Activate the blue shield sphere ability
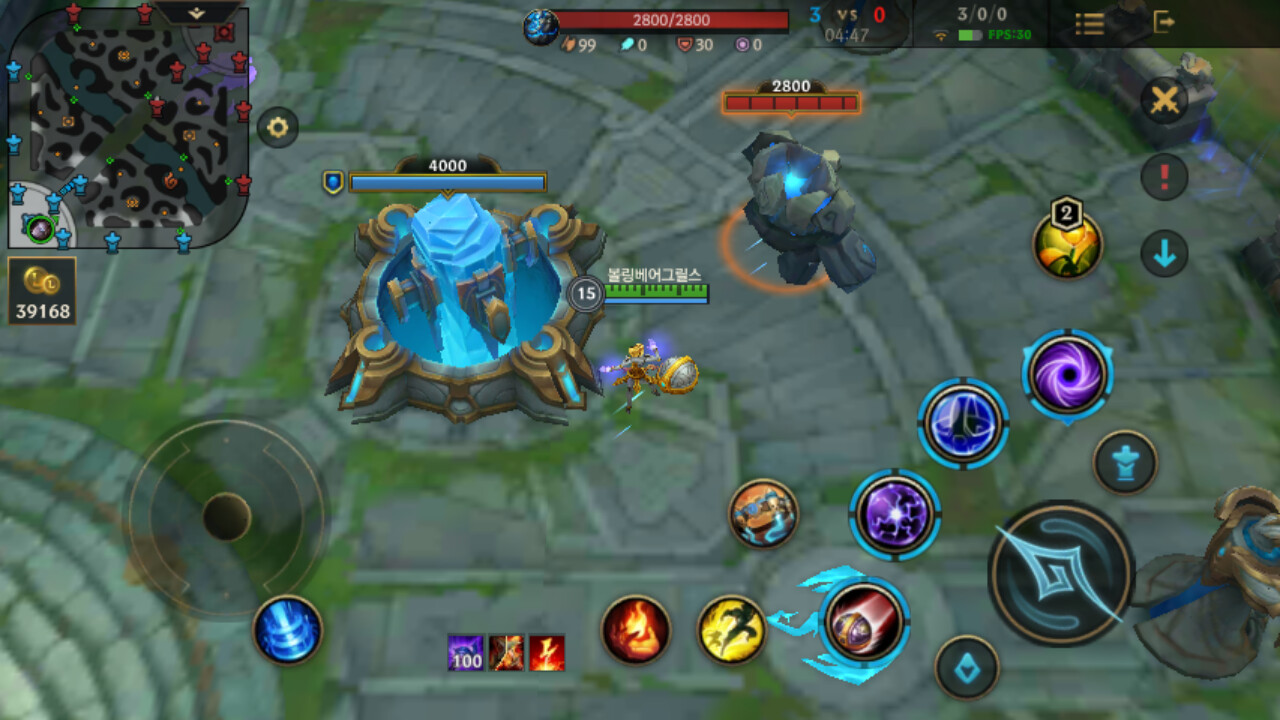 (963, 423)
